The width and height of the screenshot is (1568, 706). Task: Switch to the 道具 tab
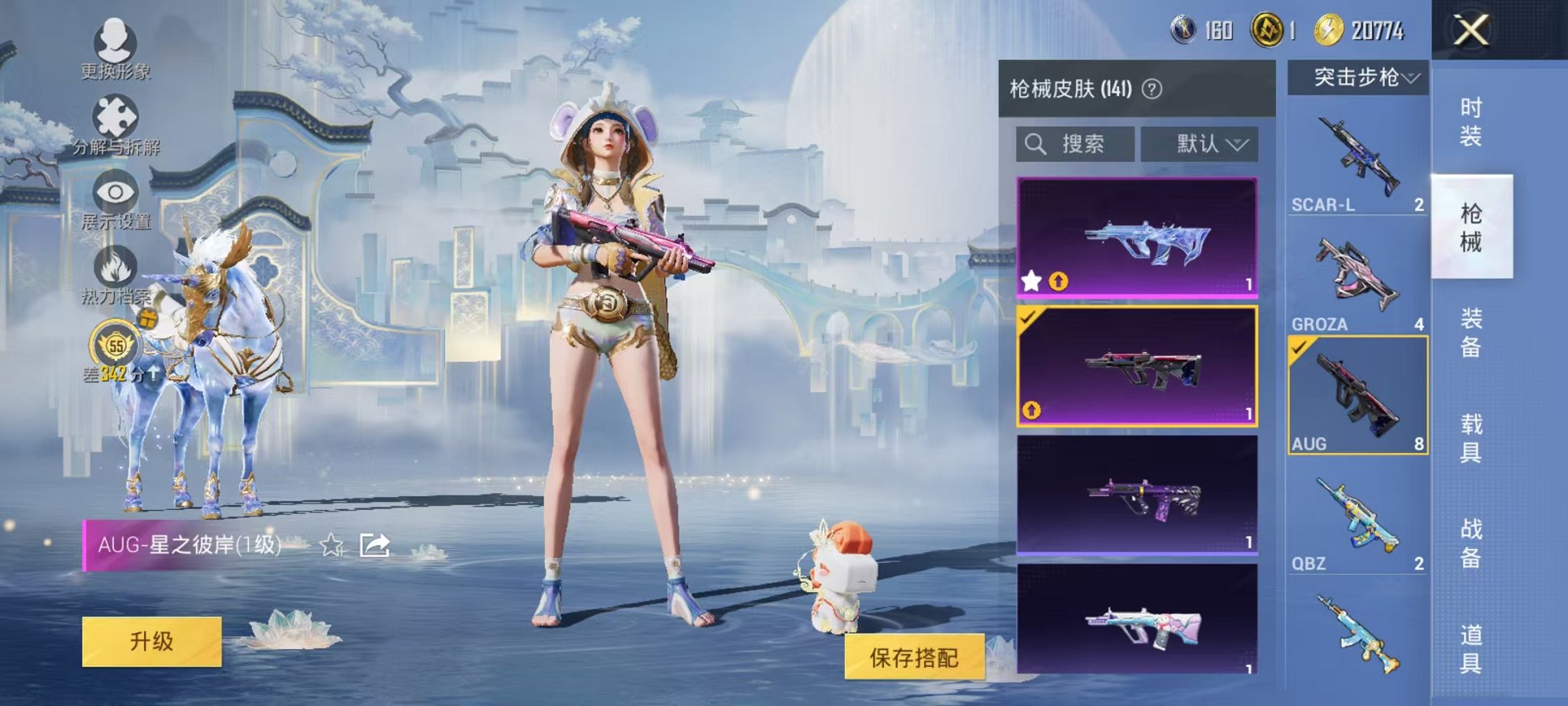1470,648
